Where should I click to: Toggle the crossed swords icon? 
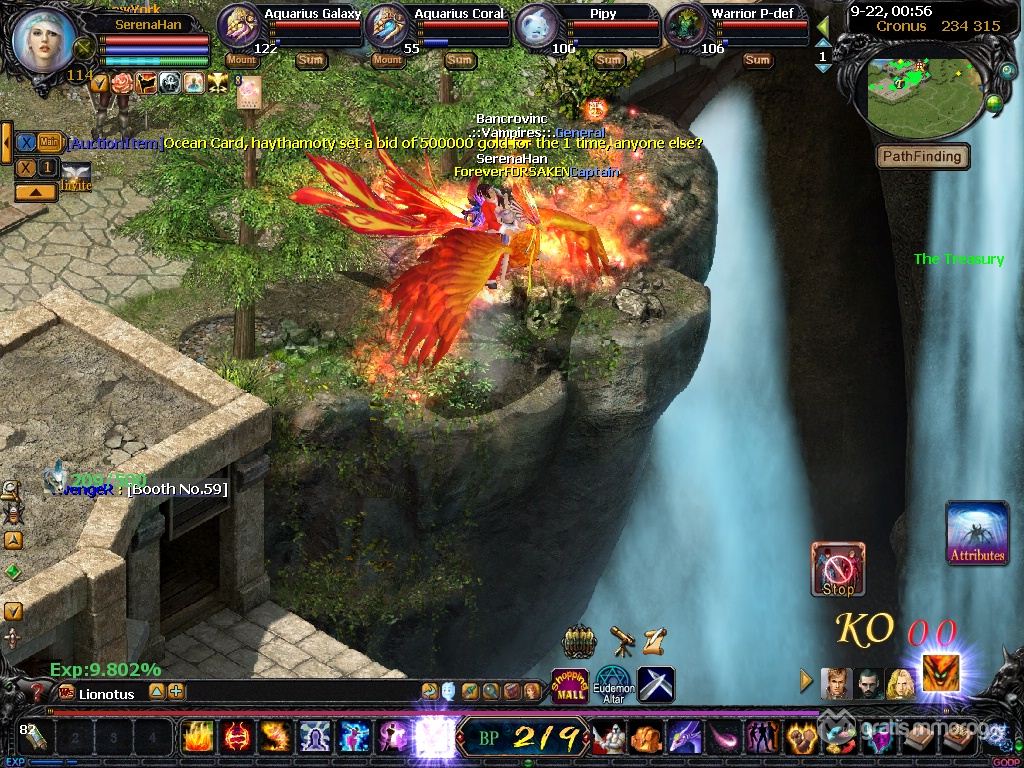click(x=656, y=685)
